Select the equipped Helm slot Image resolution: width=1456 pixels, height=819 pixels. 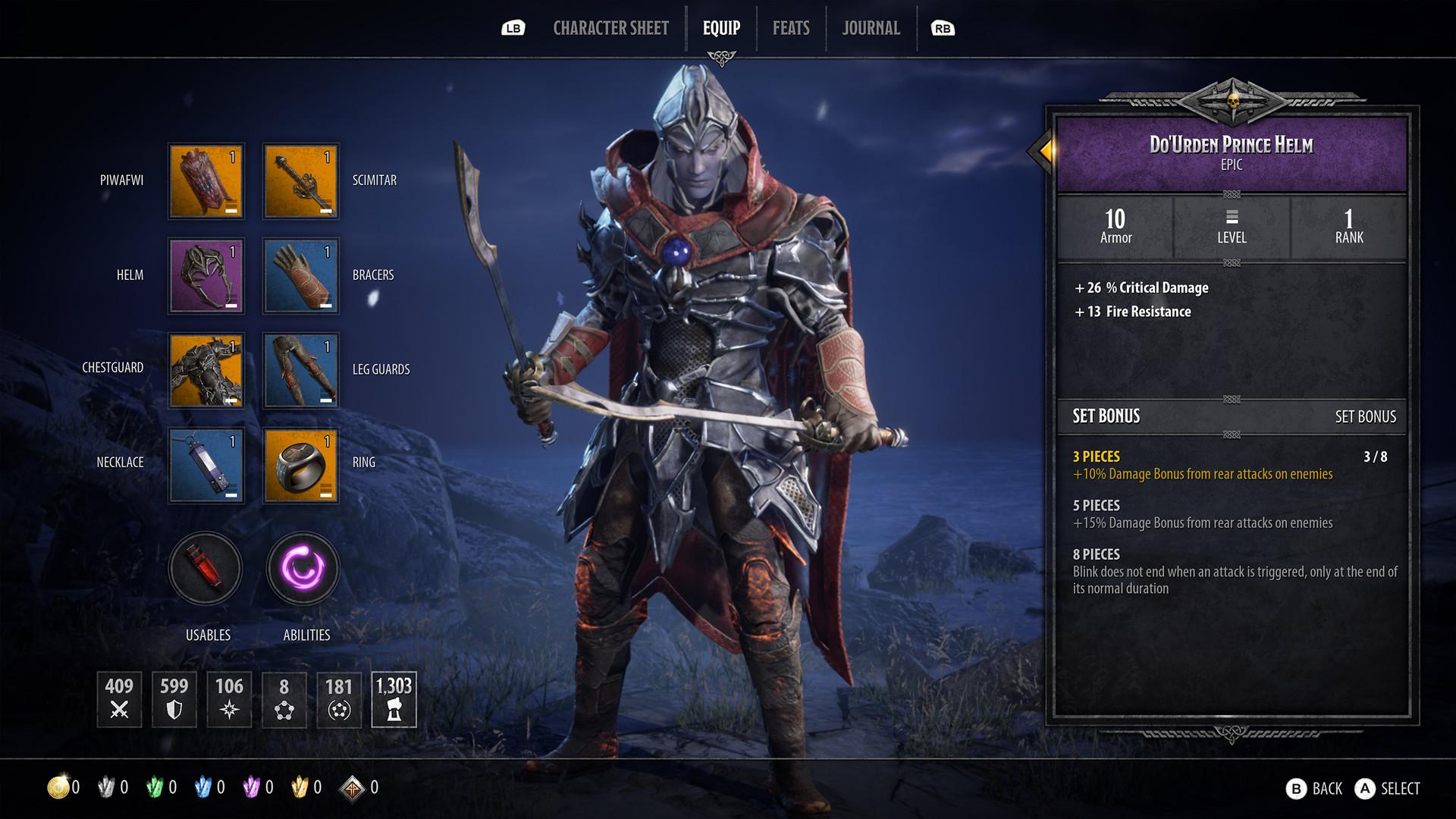tap(206, 275)
